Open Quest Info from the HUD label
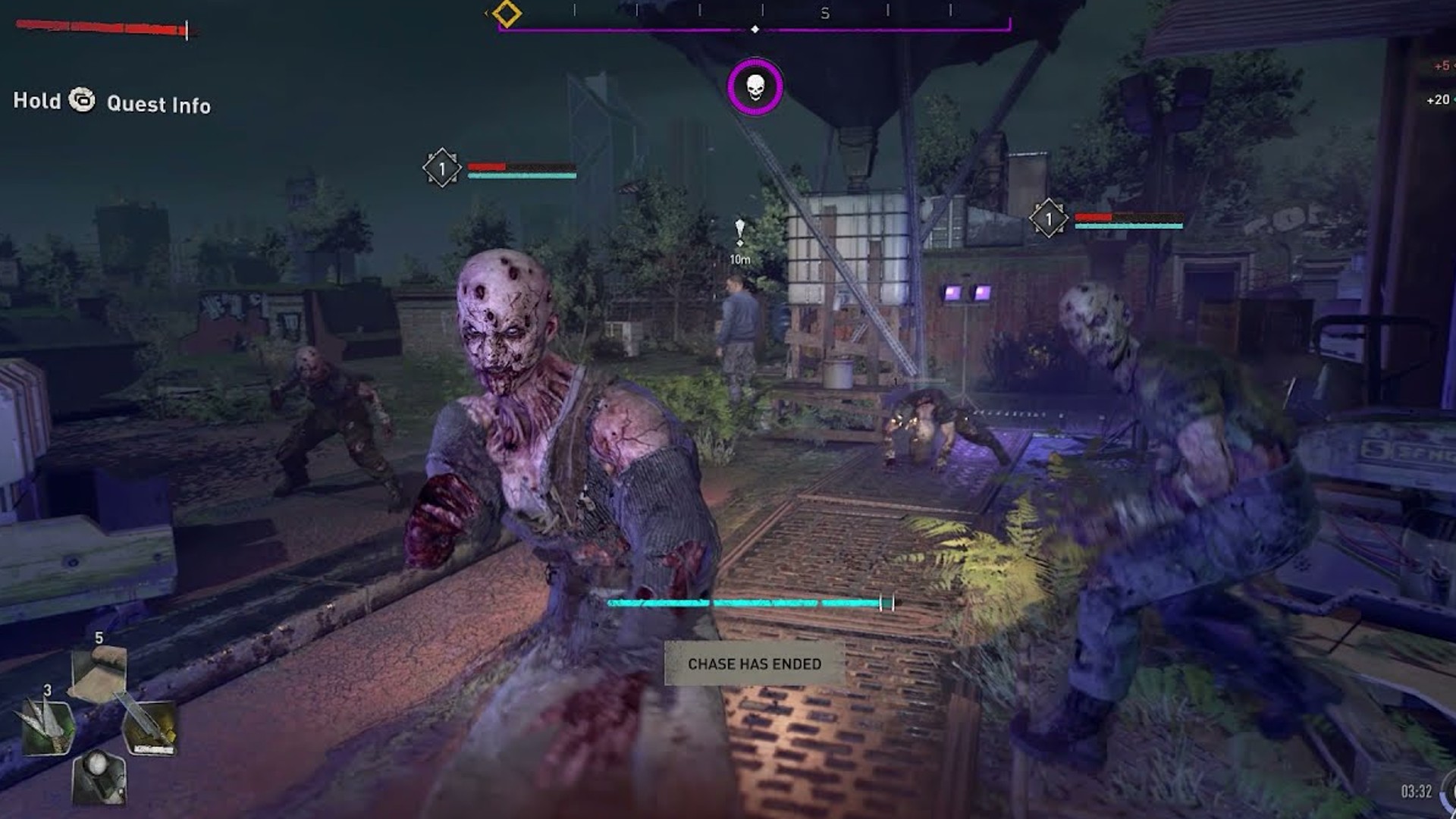Image resolution: width=1456 pixels, height=819 pixels. (158, 105)
